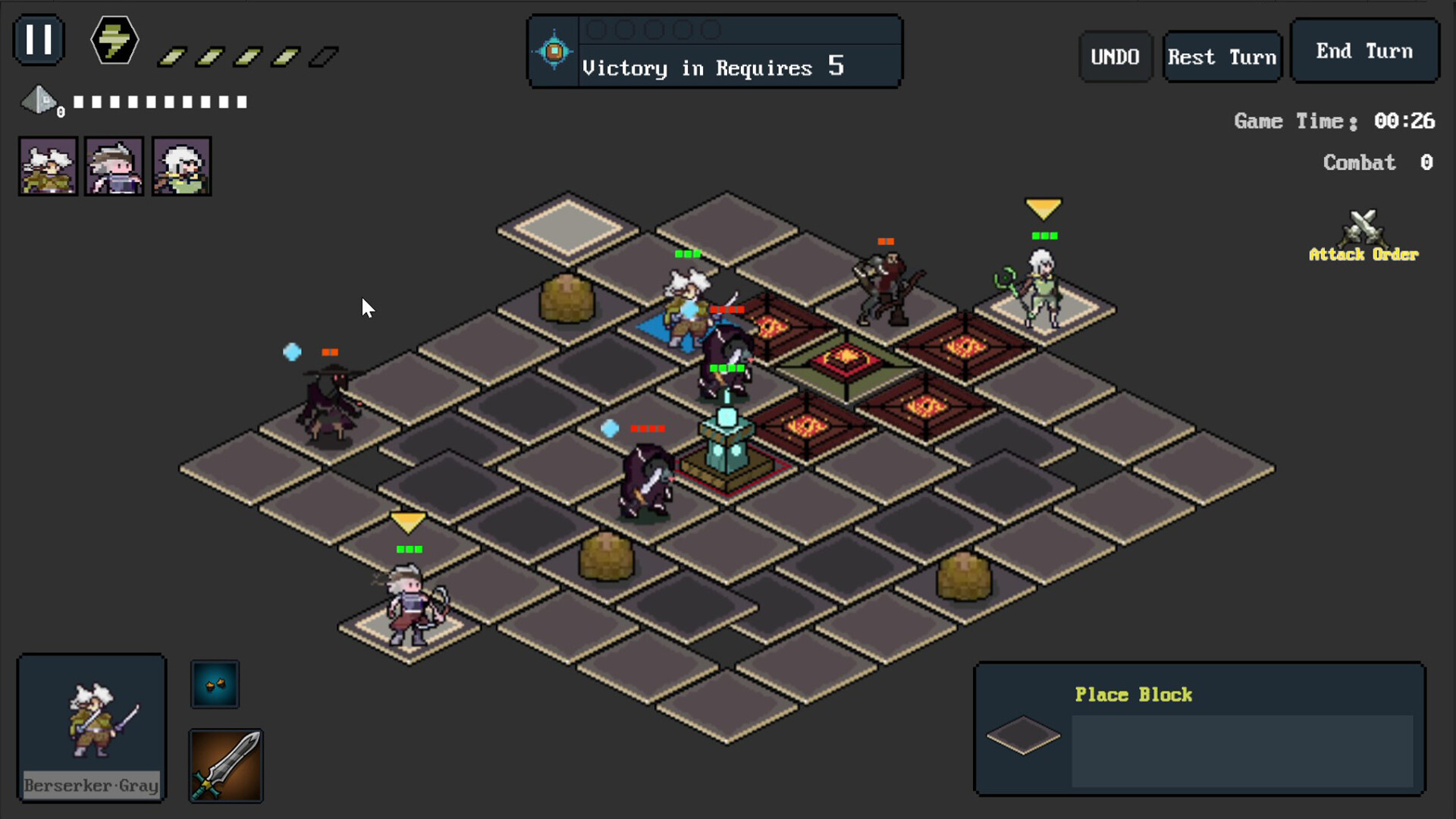
Task: Click the UNDO button
Action: pyautogui.click(x=1115, y=56)
